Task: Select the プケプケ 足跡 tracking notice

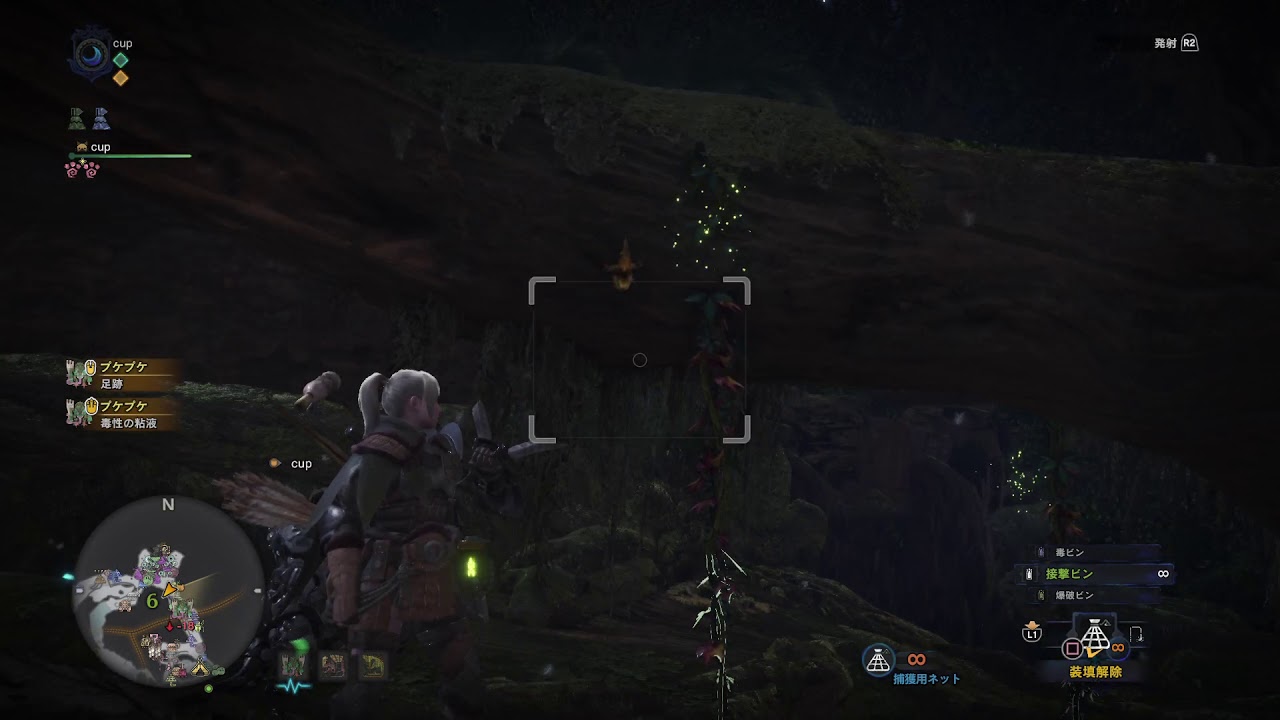Action: 122,374
